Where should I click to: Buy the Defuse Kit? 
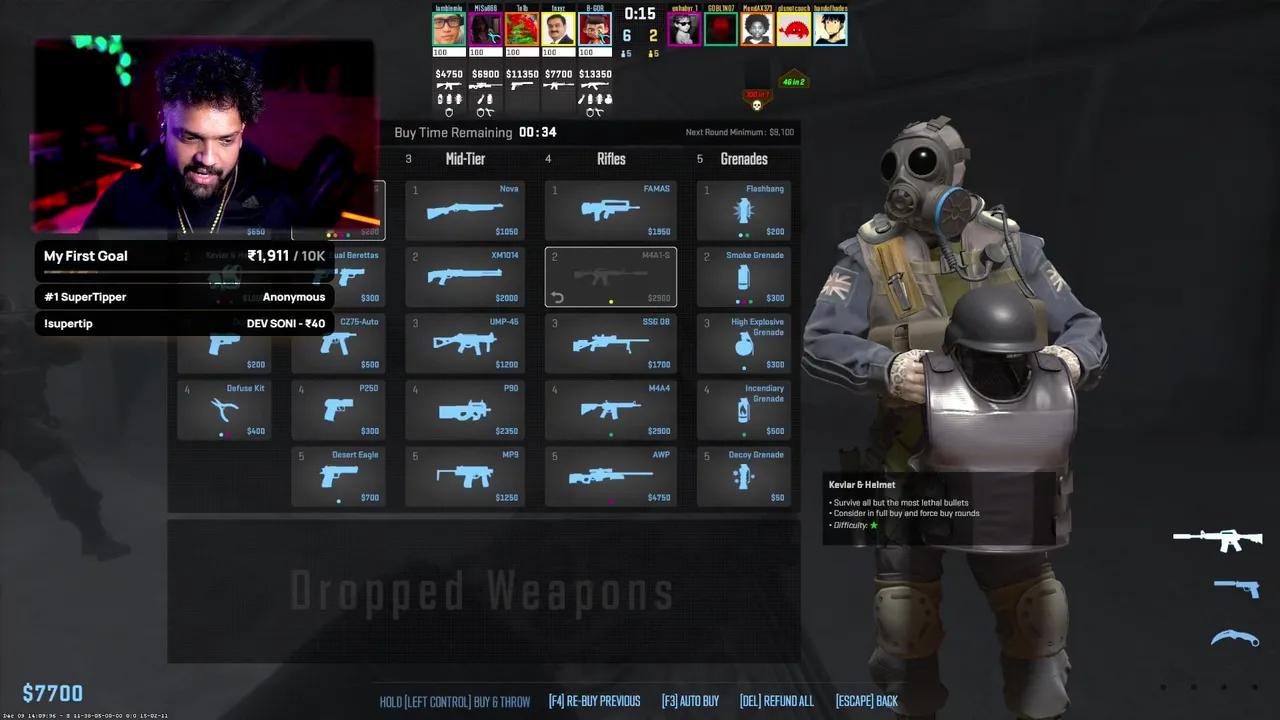pyautogui.click(x=224, y=410)
